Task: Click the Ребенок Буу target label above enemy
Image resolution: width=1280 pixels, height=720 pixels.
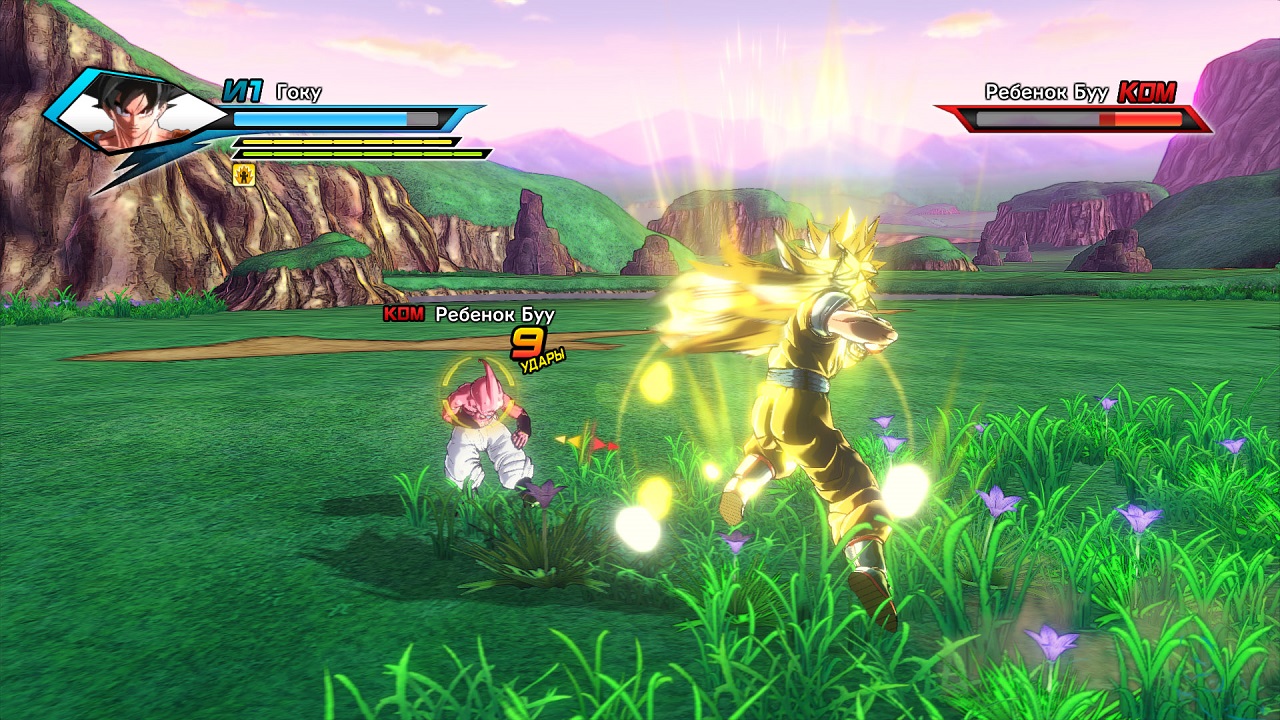Action: 494,315
